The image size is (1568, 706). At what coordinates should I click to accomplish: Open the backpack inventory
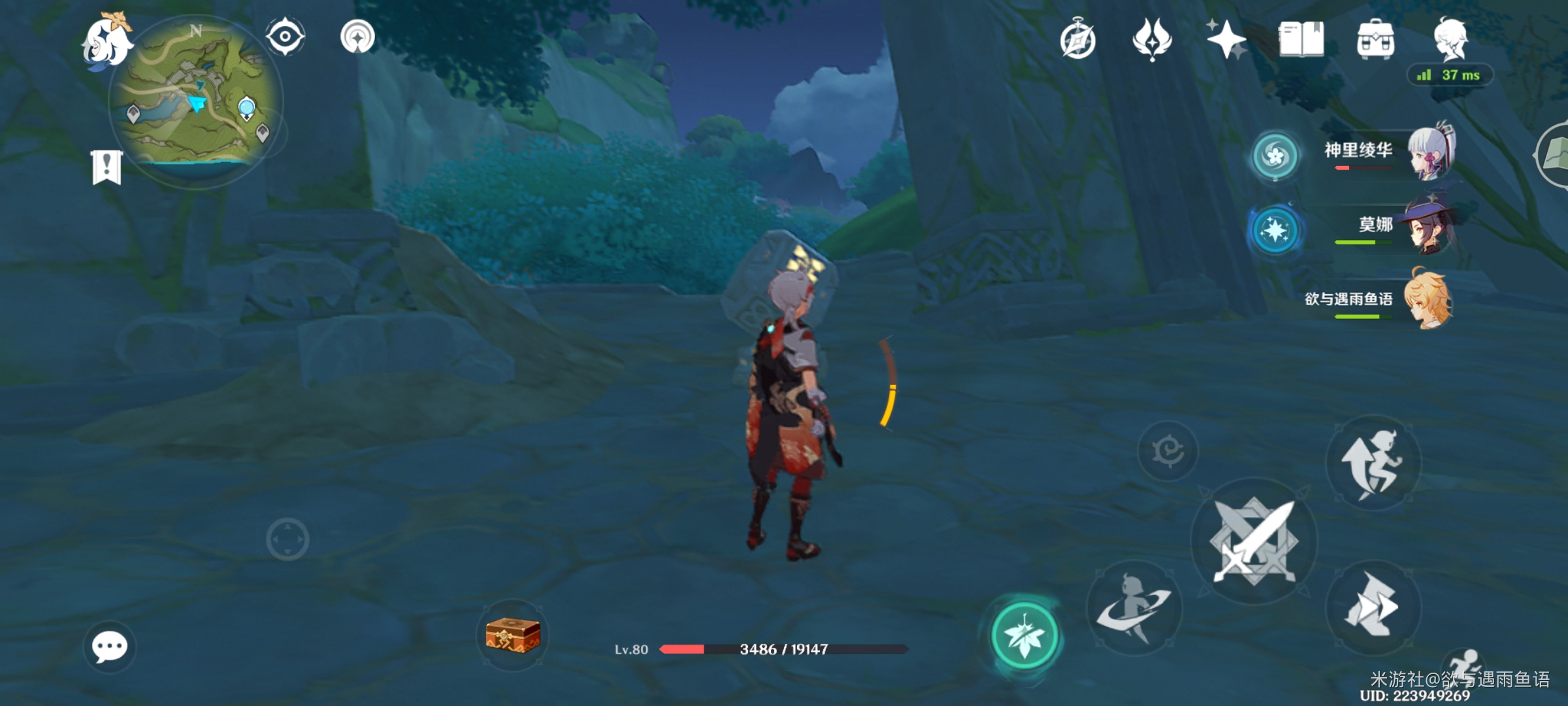point(1375,41)
